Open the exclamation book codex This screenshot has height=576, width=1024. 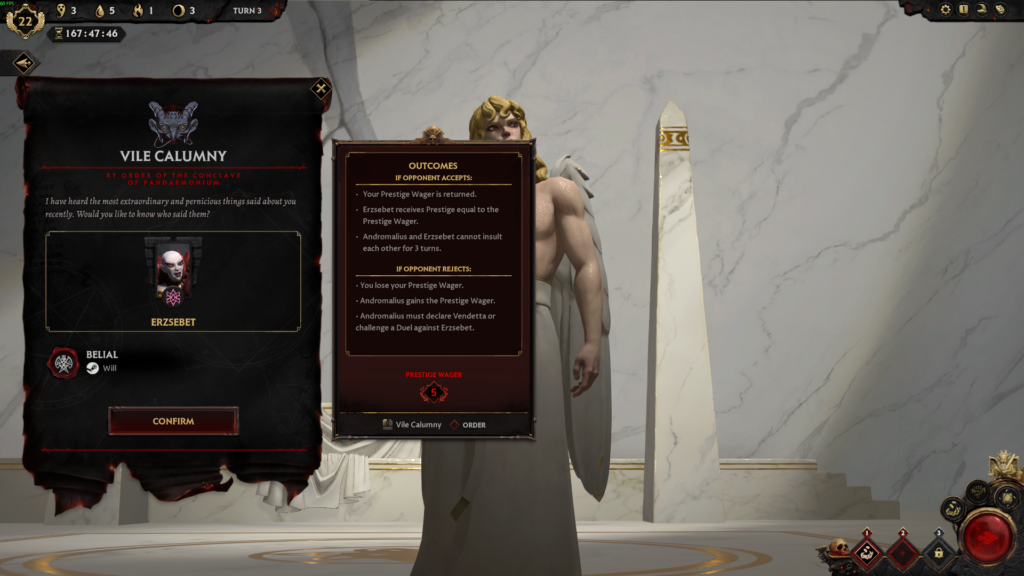(964, 9)
